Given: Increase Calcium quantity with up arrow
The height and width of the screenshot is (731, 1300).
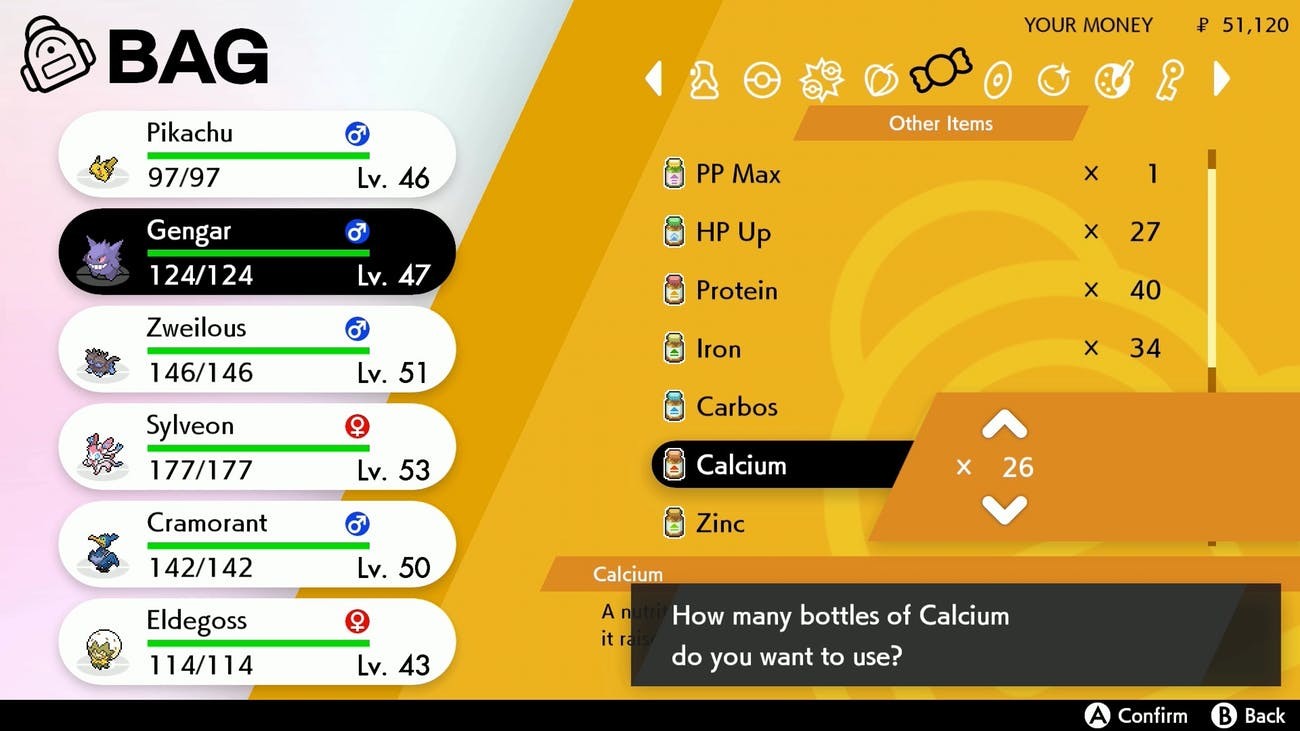Looking at the screenshot, I should click(1003, 425).
